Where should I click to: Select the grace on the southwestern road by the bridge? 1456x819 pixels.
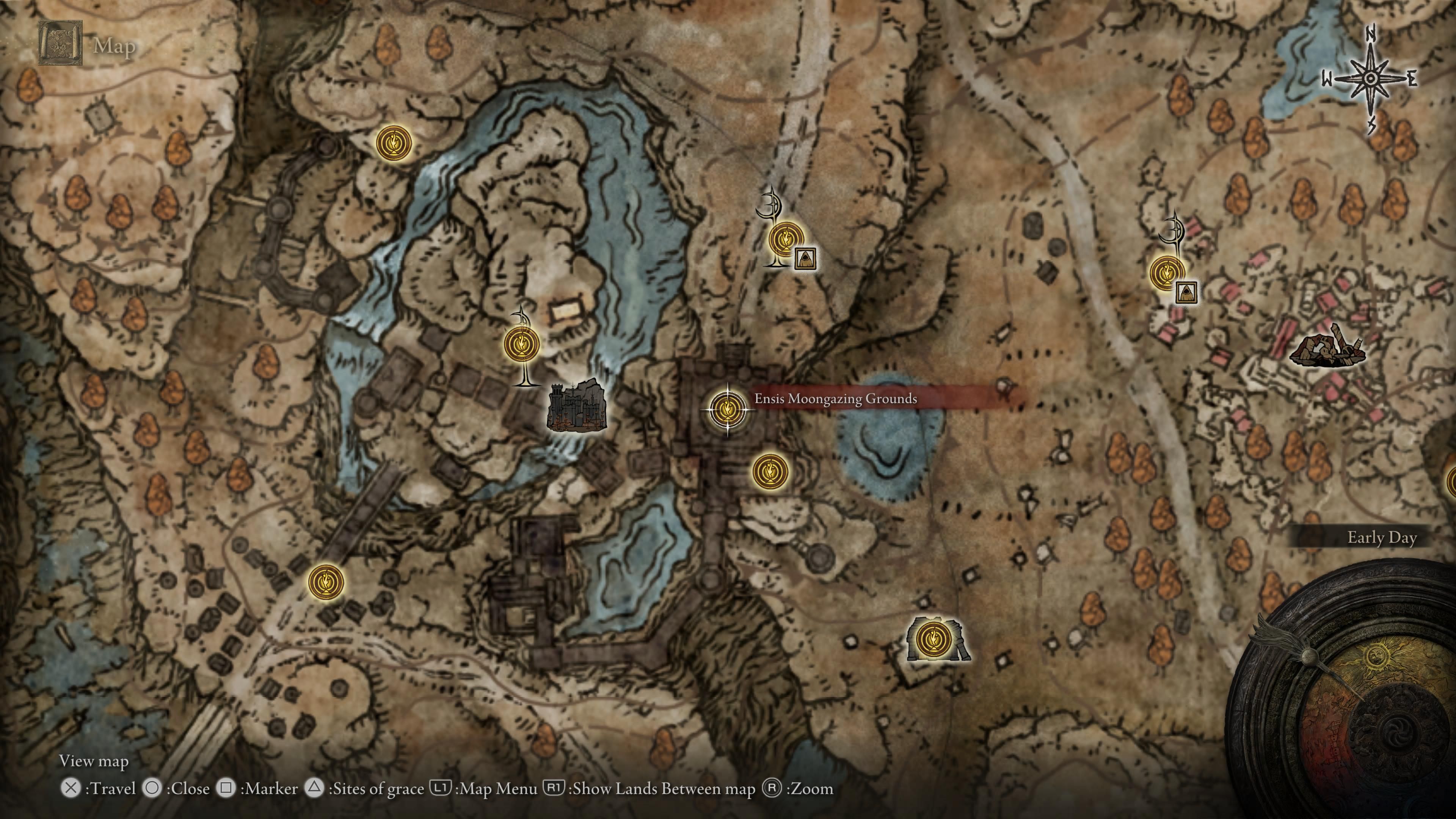click(x=326, y=581)
